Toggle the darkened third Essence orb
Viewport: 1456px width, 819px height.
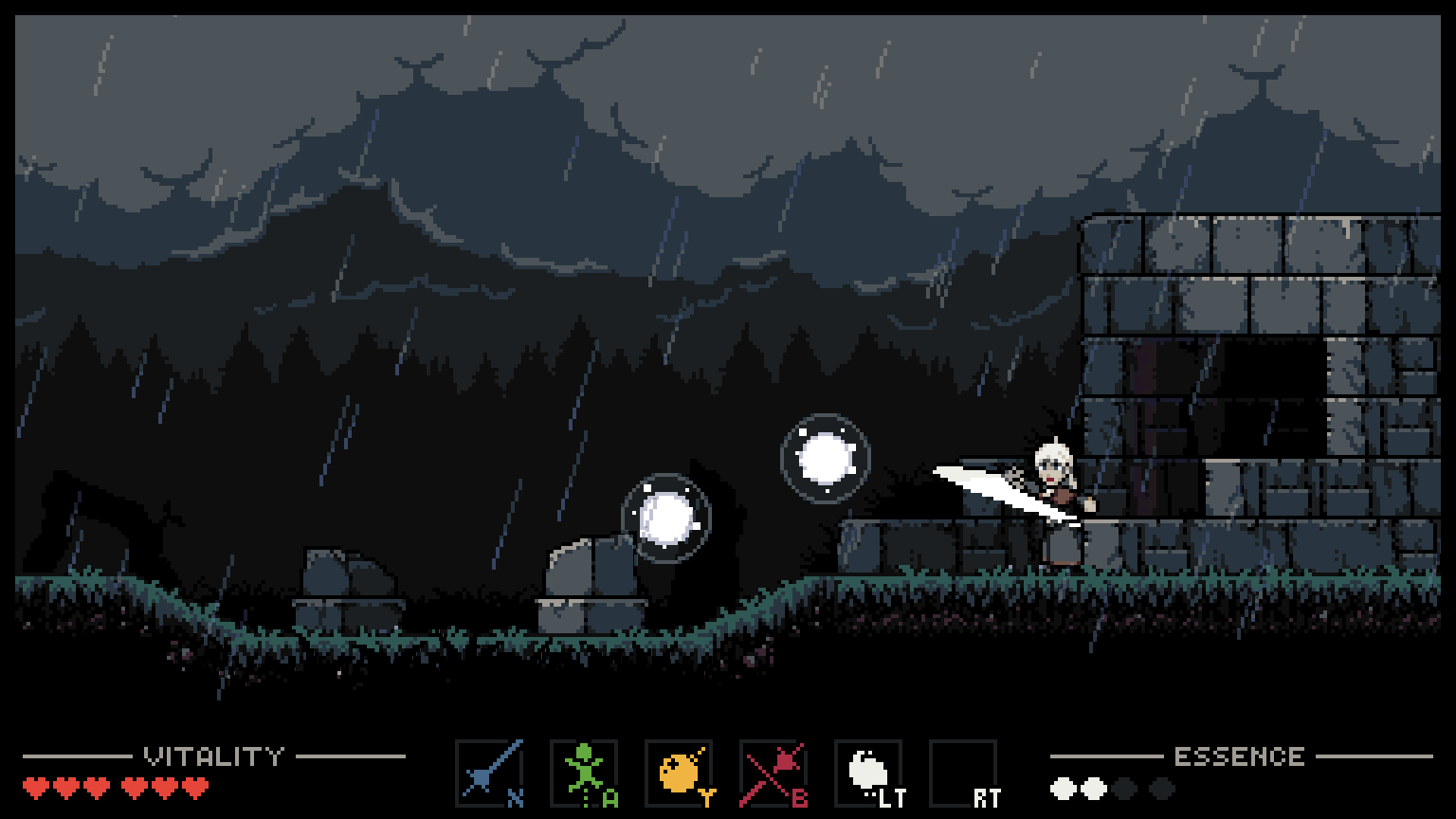pyautogui.click(x=1122, y=786)
